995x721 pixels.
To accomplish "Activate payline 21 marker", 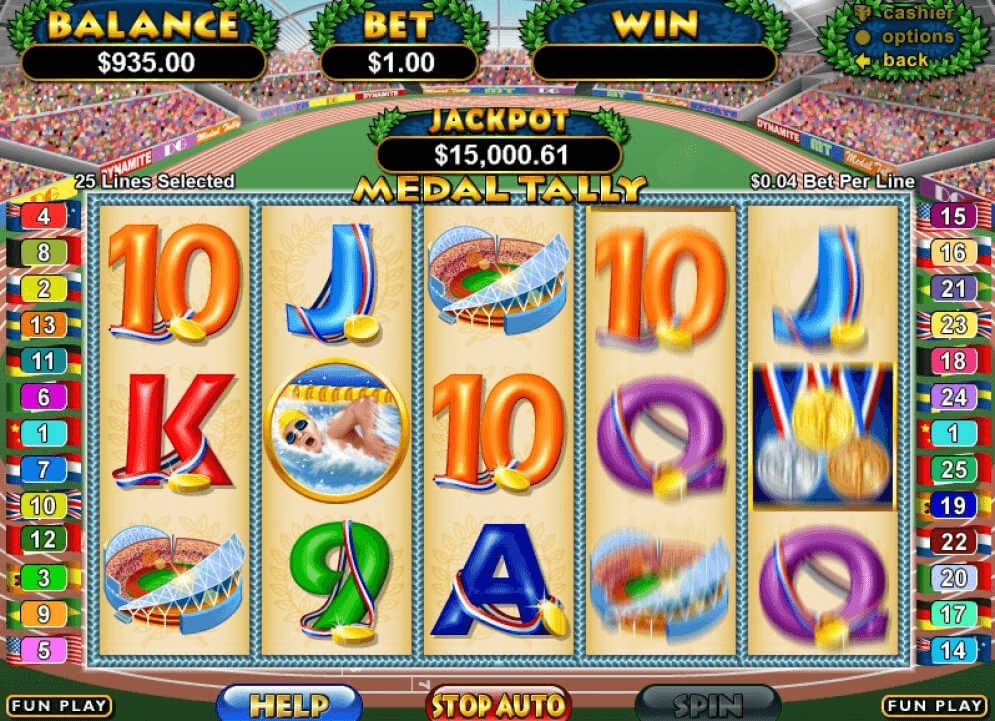I will [953, 289].
